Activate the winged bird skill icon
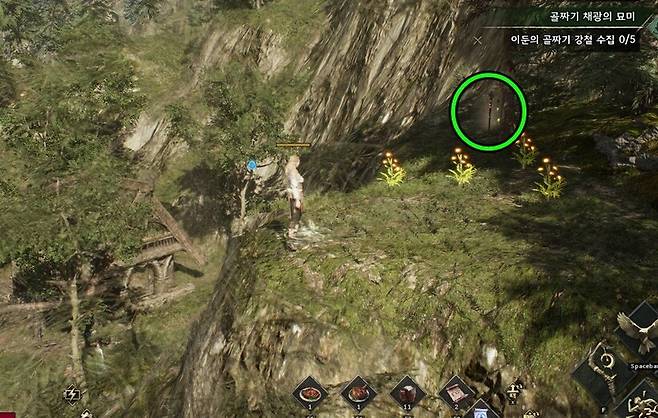Image resolution: width=658 pixels, height=418 pixels. 637,331
